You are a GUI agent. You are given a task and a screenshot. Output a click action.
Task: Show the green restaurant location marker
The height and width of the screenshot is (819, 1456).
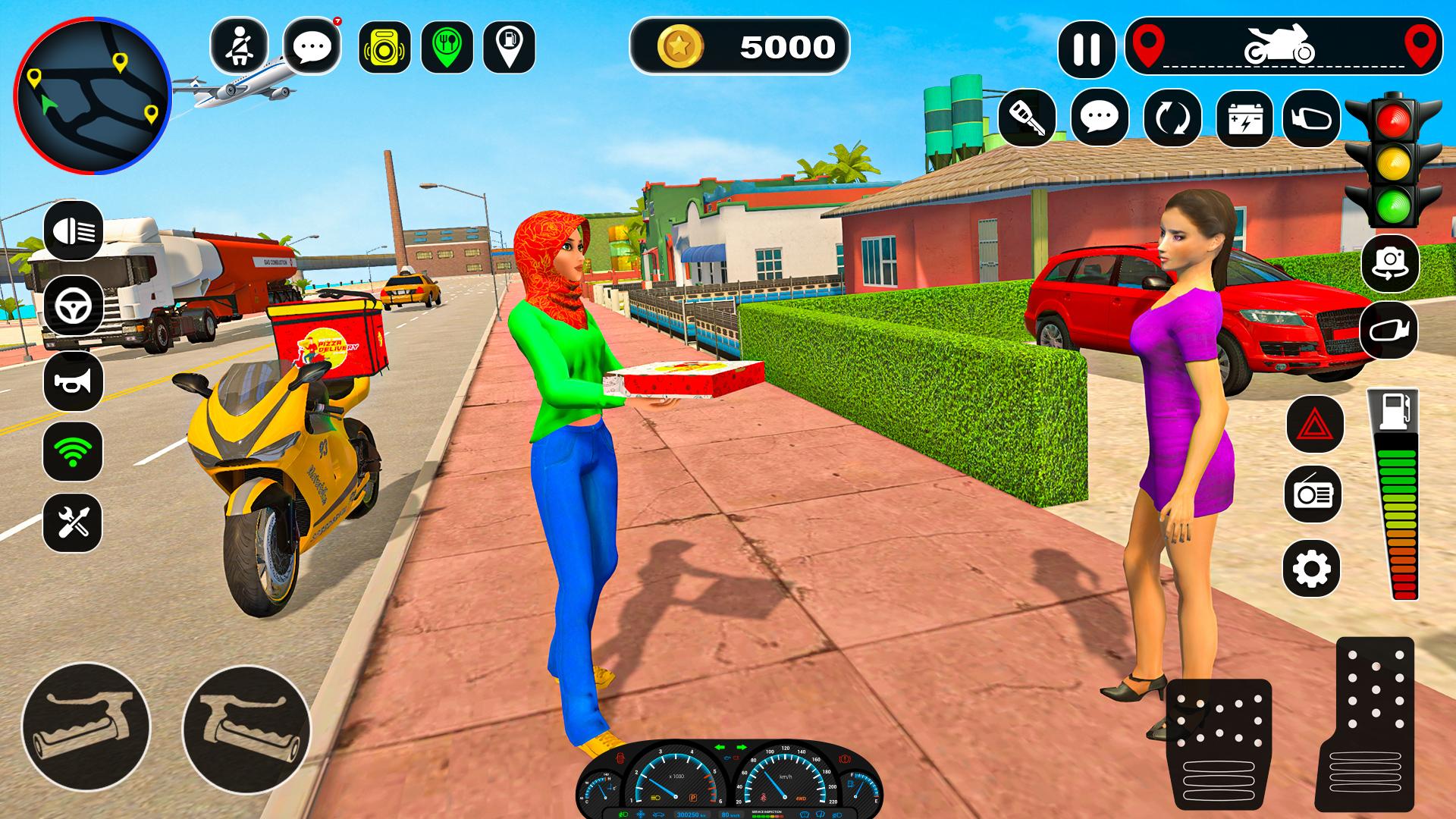[447, 47]
